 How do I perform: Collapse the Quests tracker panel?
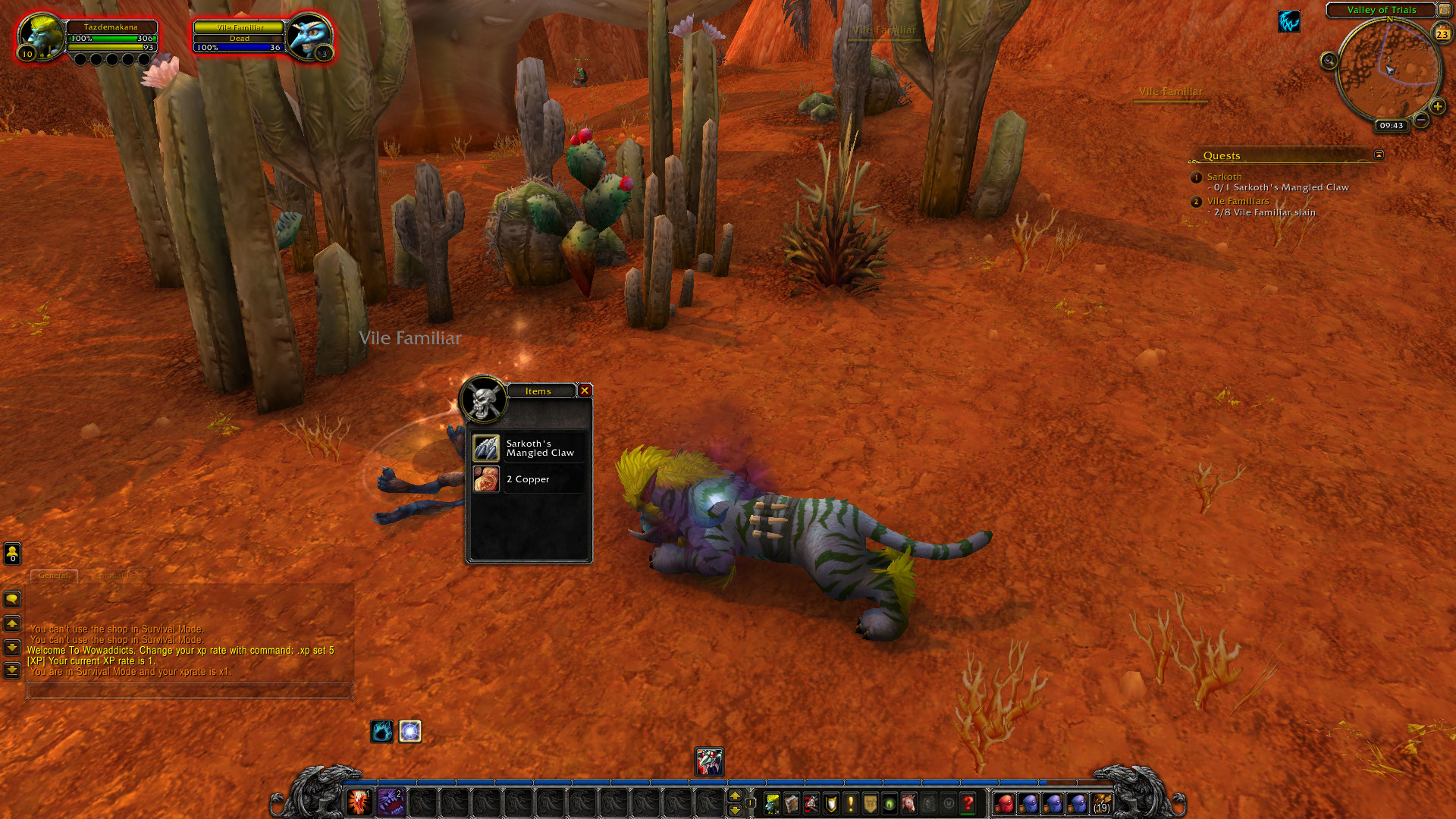tap(1379, 155)
